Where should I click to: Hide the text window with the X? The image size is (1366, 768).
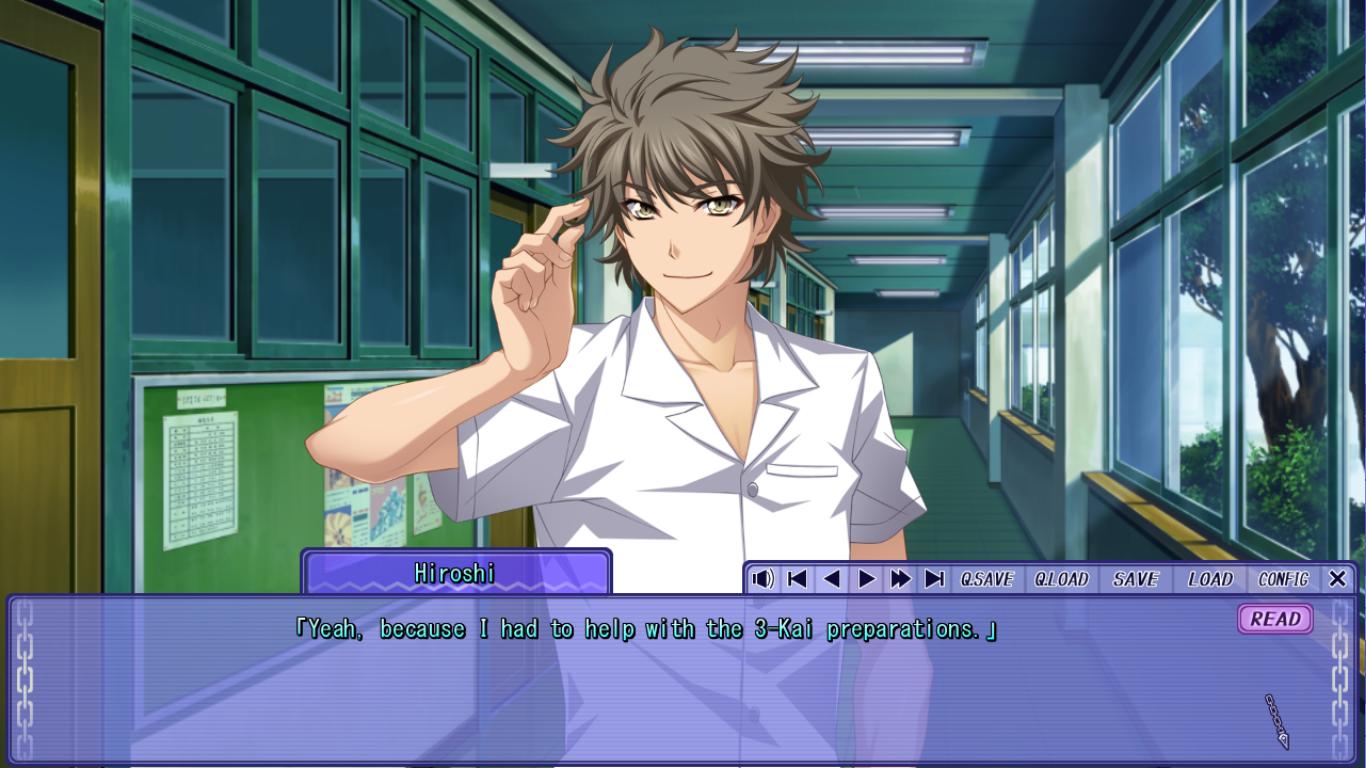point(1337,579)
